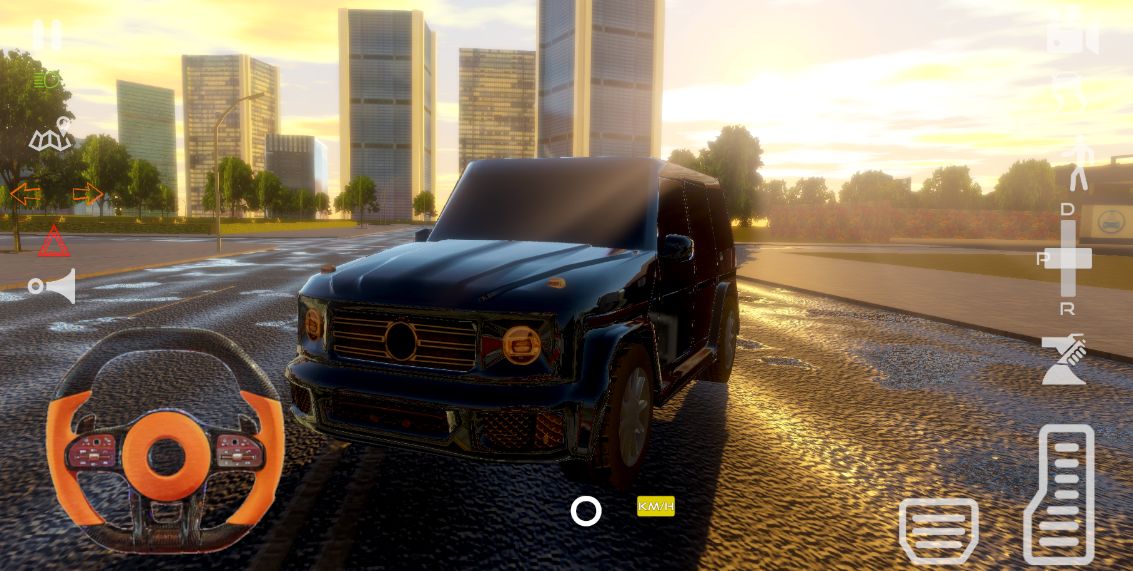The width and height of the screenshot is (1133, 571).
Task: Toggle the green headlights icon
Action: tap(47, 81)
